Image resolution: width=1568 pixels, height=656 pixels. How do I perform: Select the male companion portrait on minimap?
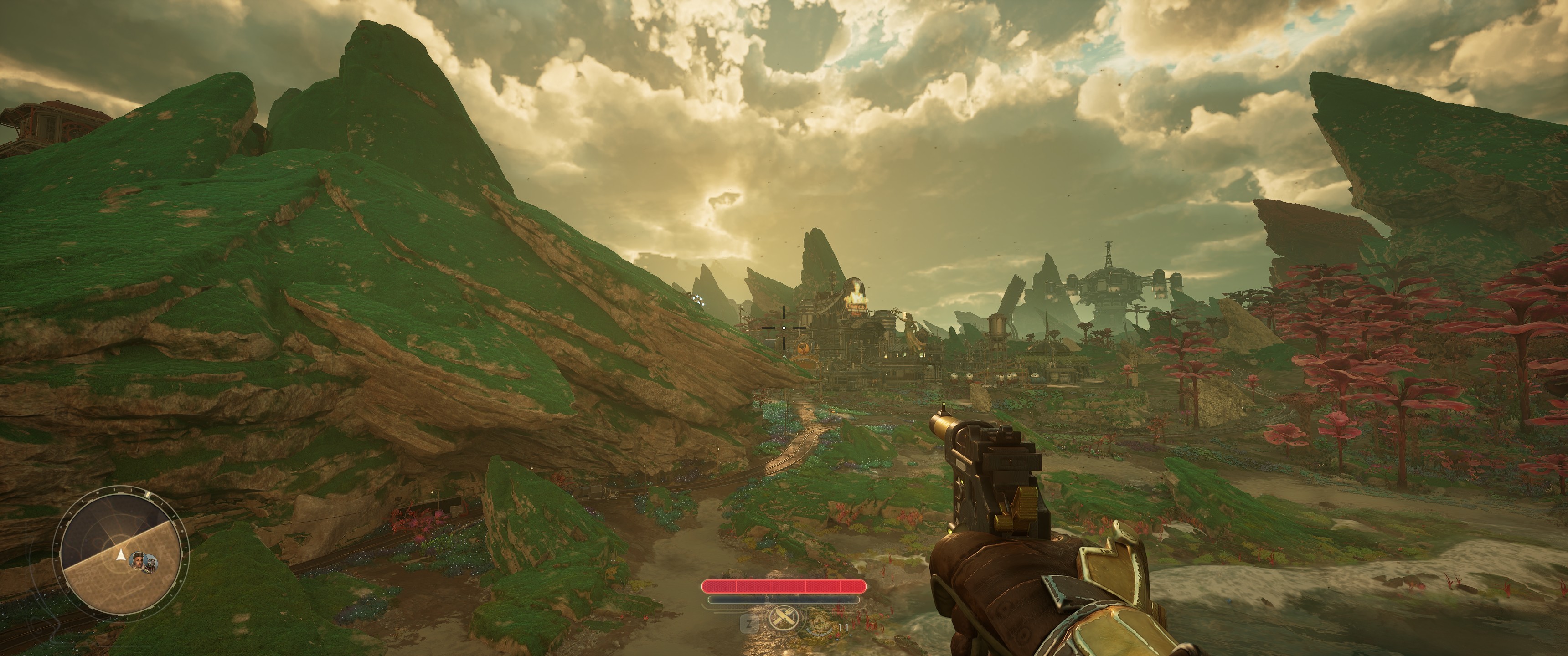[139, 559]
